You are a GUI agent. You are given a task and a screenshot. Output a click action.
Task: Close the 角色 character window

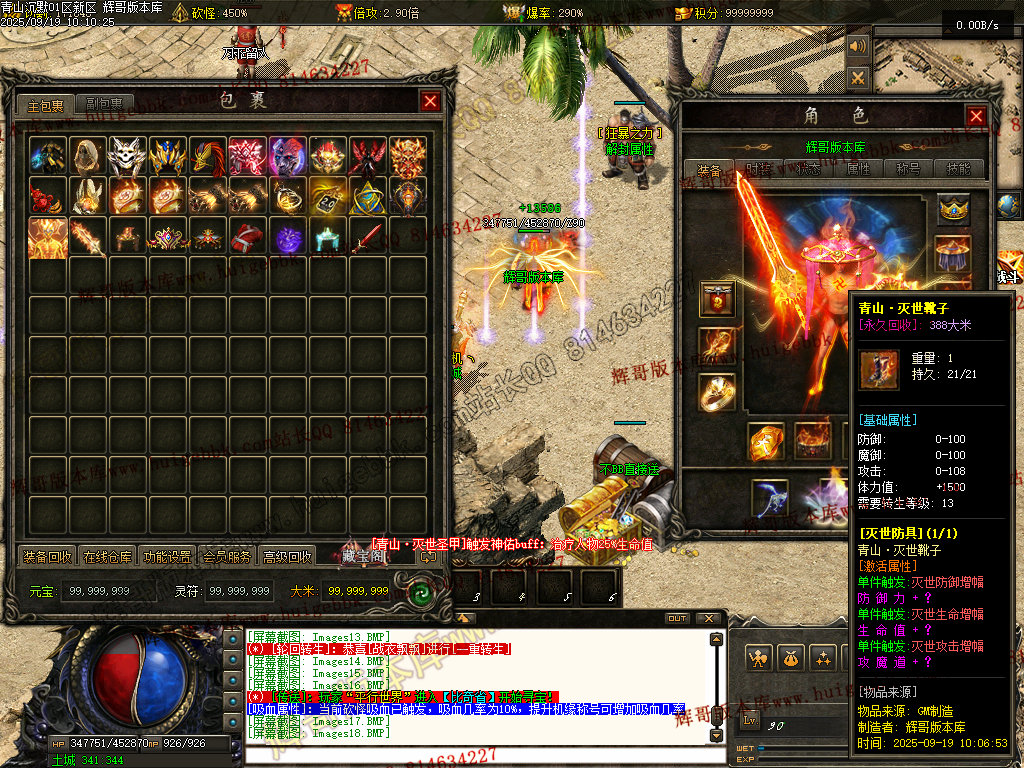tap(976, 116)
